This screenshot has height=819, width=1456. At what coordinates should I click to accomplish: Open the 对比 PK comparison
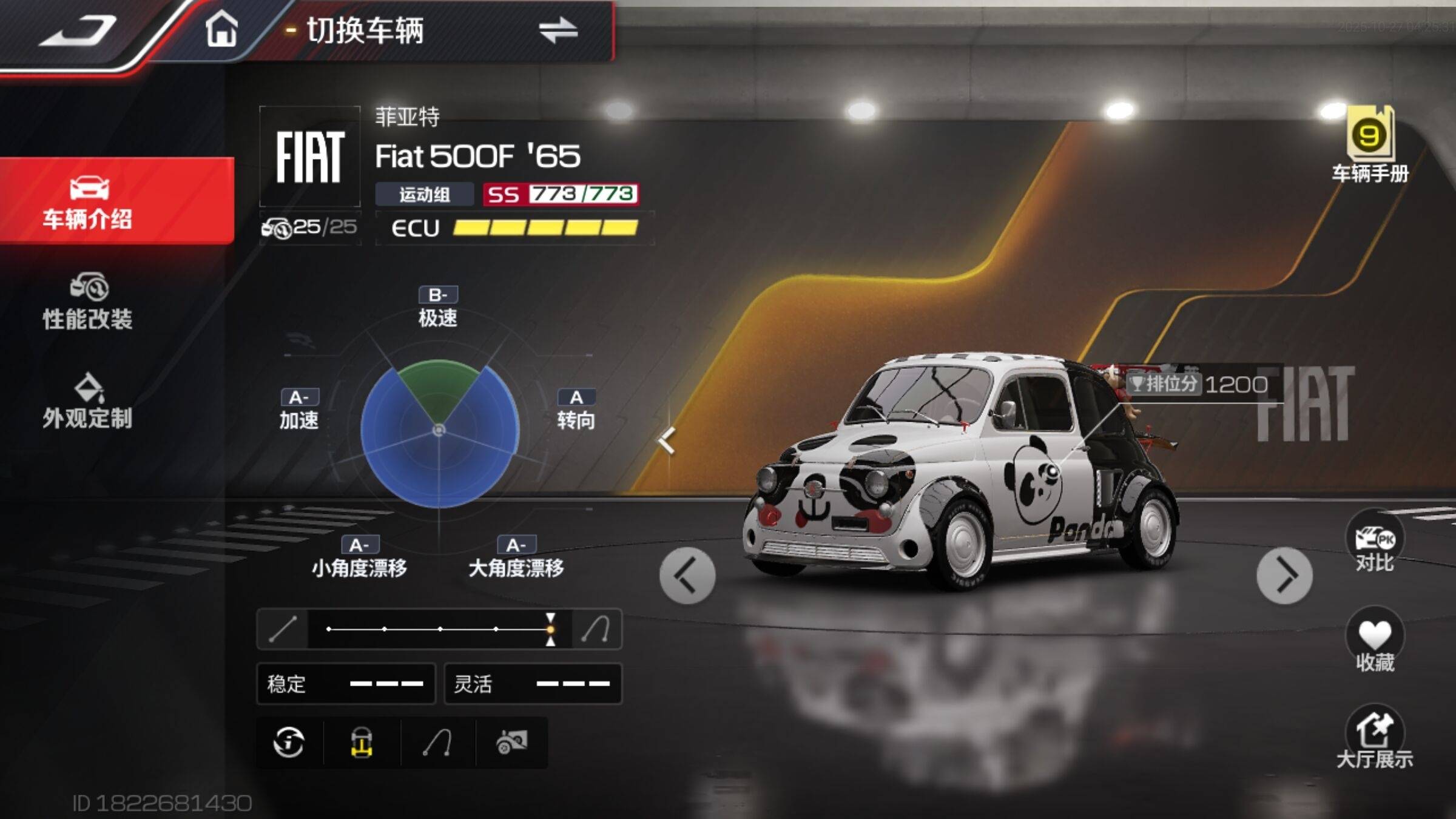pyautogui.click(x=1374, y=543)
